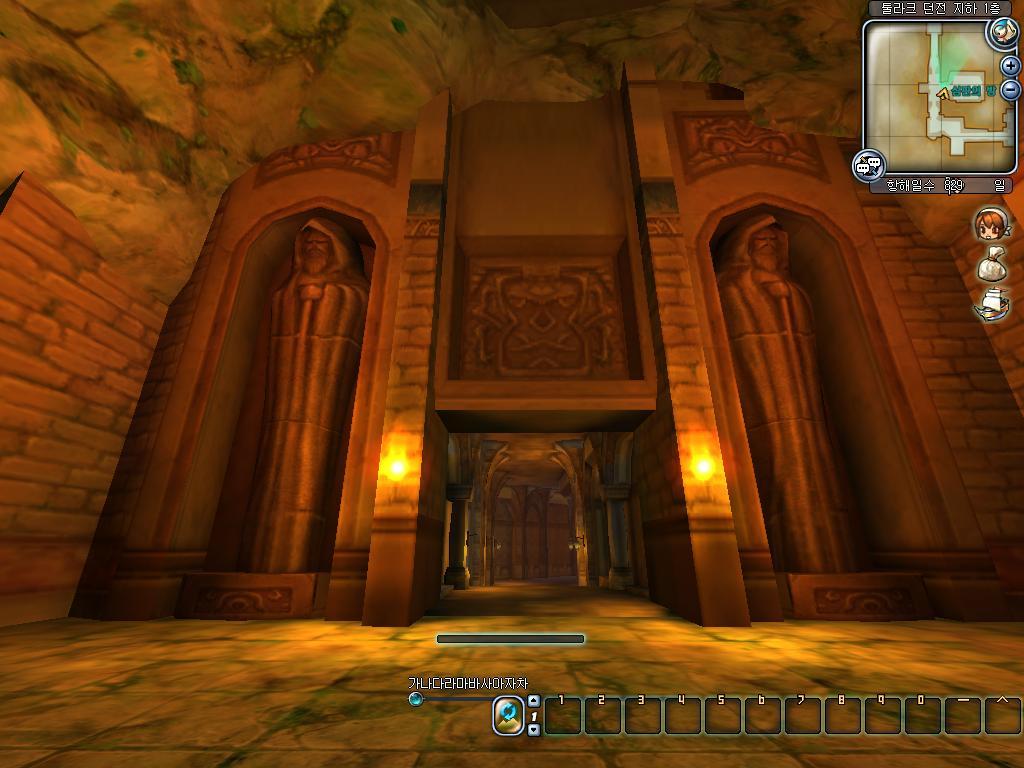The image size is (1024, 768).
Task: Click the blue orb under the character name
Action: pos(416,699)
